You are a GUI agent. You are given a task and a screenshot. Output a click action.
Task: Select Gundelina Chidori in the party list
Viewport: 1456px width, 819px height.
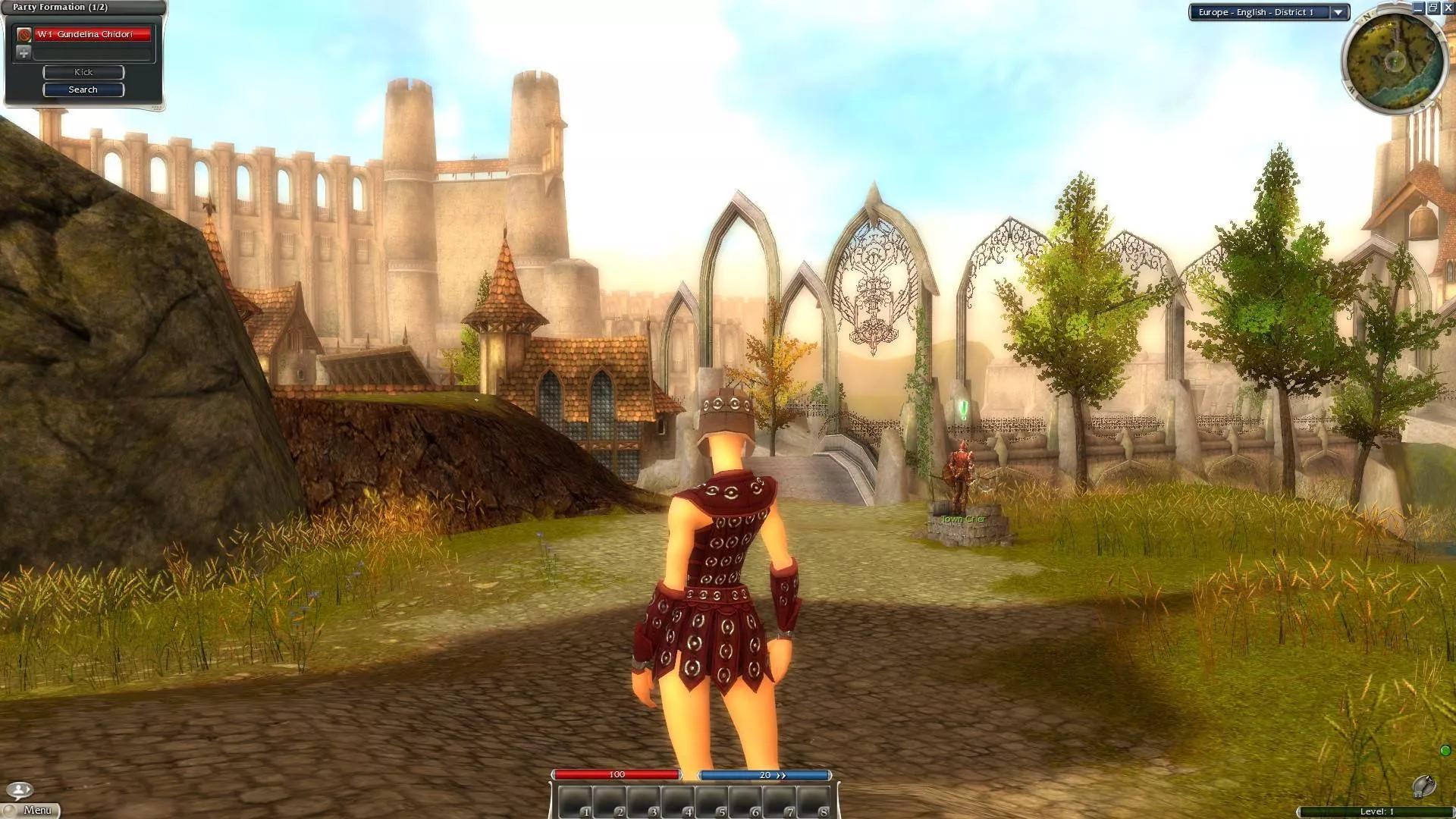click(x=86, y=33)
